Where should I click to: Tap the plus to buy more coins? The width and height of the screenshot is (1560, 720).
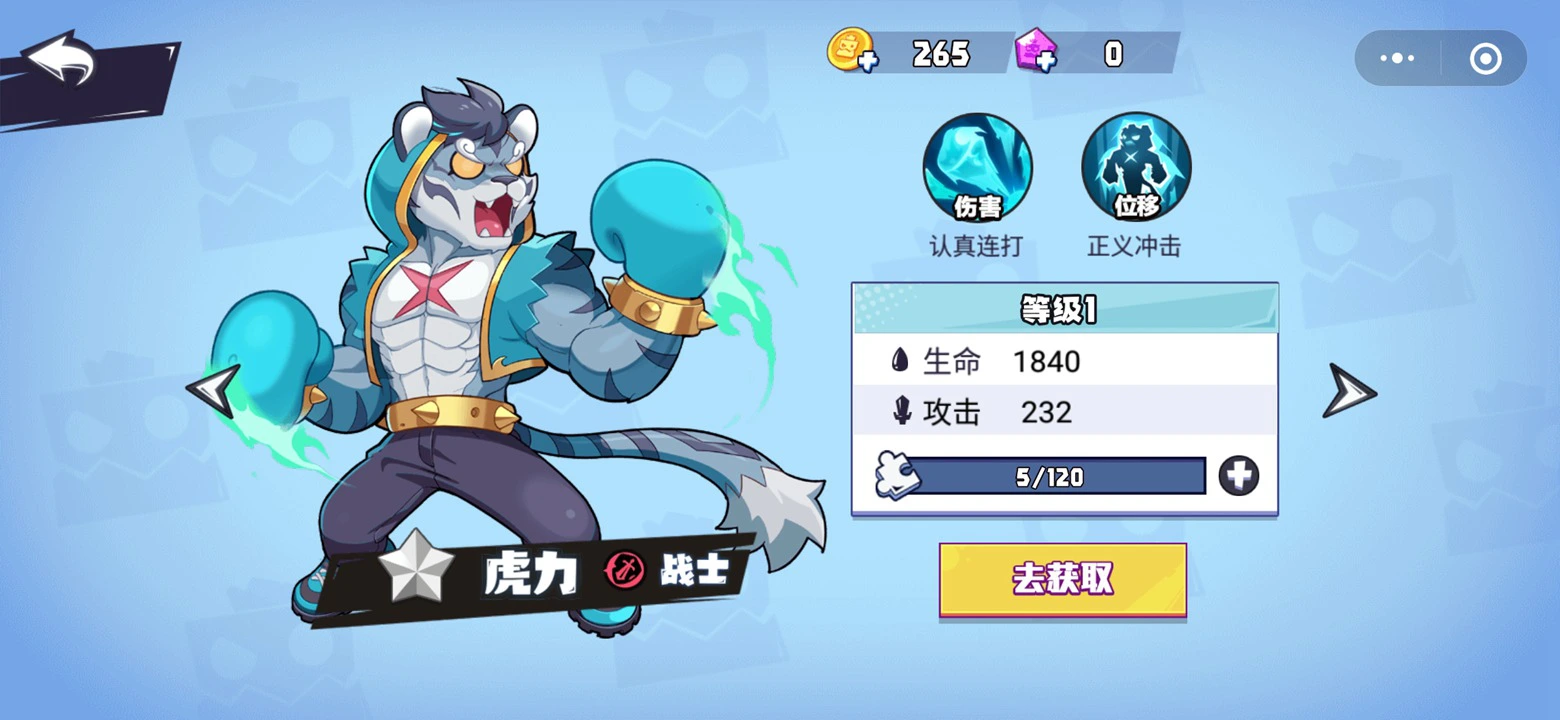click(868, 62)
